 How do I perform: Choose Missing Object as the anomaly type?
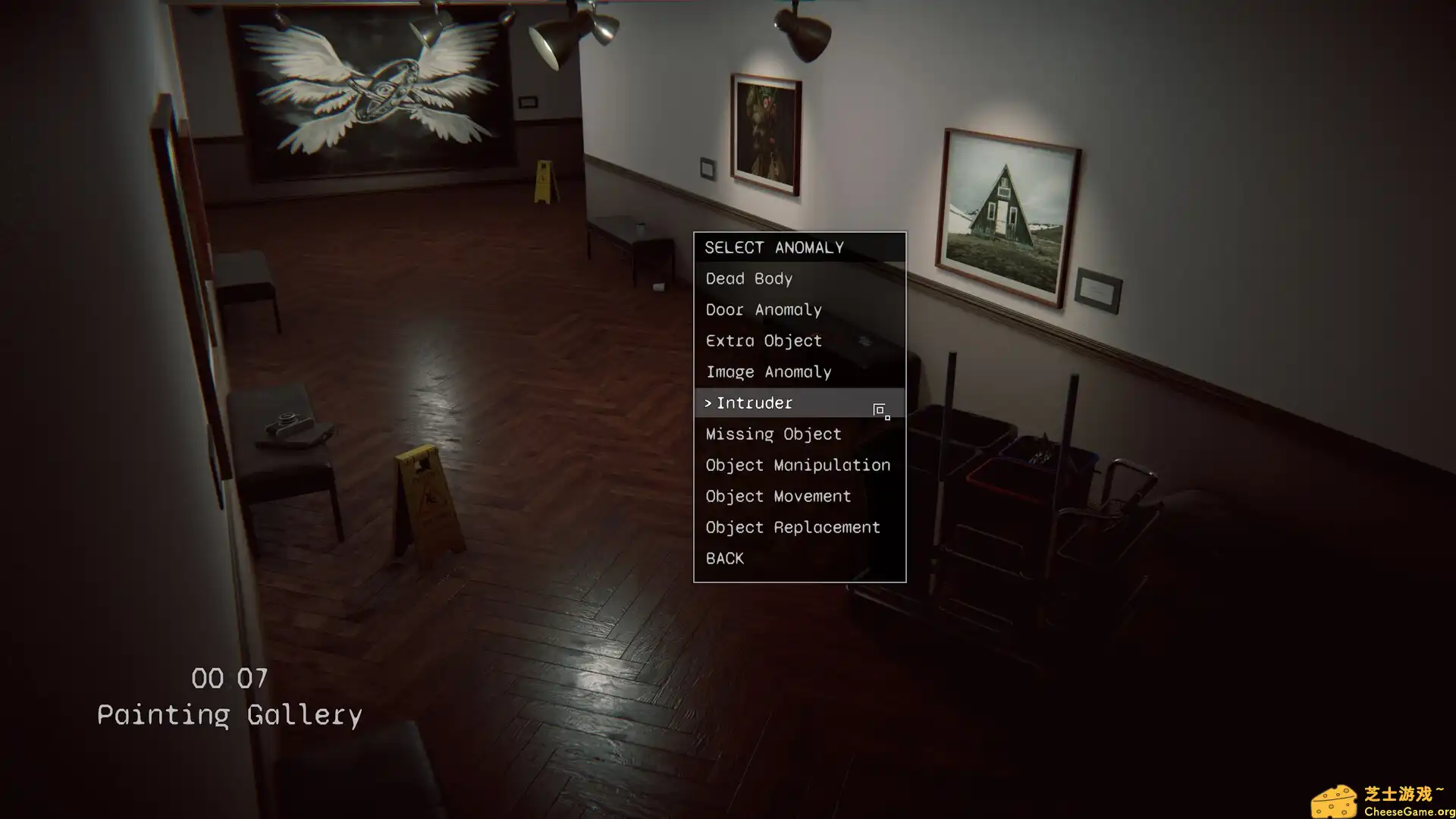coord(773,434)
